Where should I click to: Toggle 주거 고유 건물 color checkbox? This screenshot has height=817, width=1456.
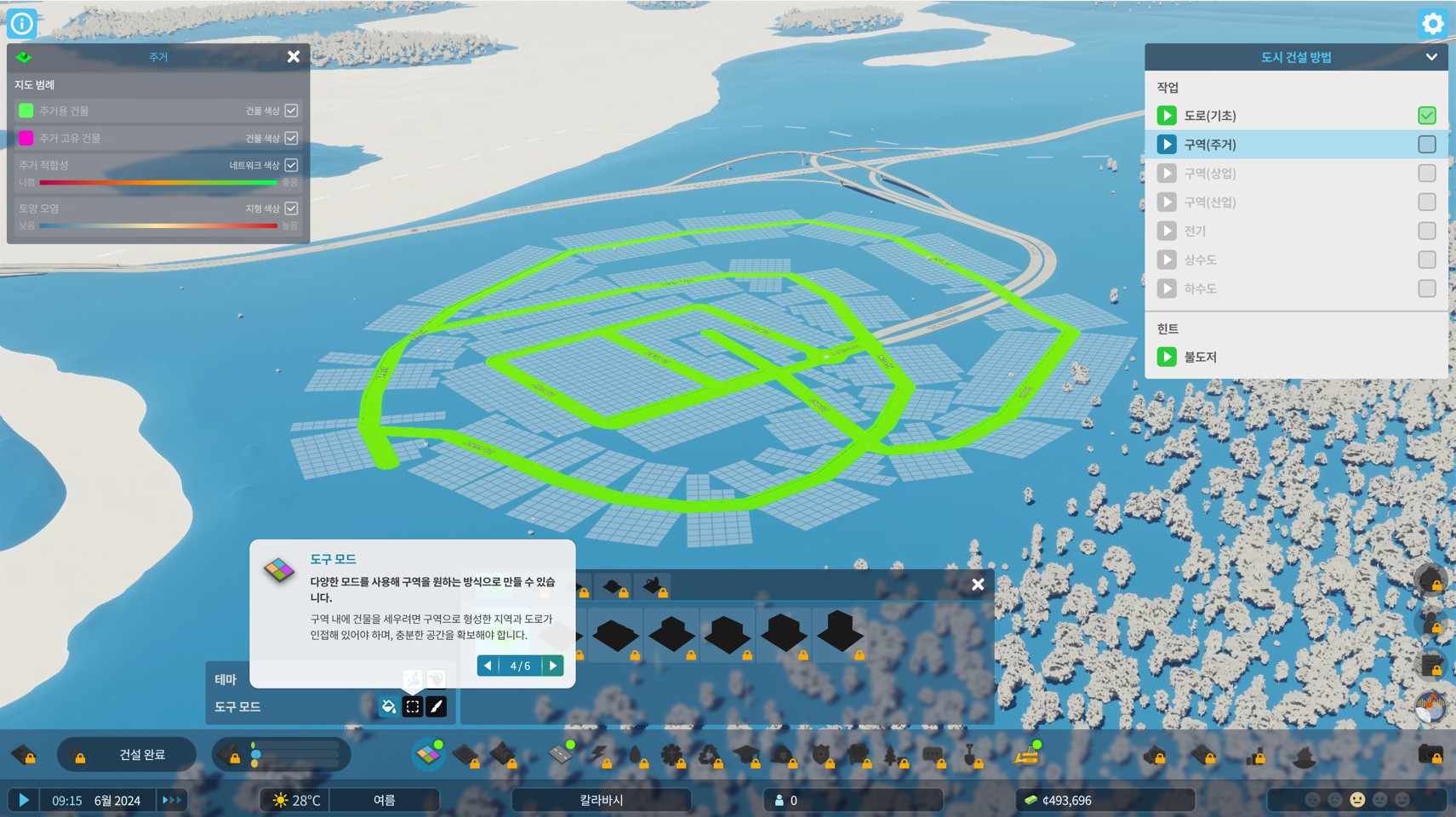[291, 138]
